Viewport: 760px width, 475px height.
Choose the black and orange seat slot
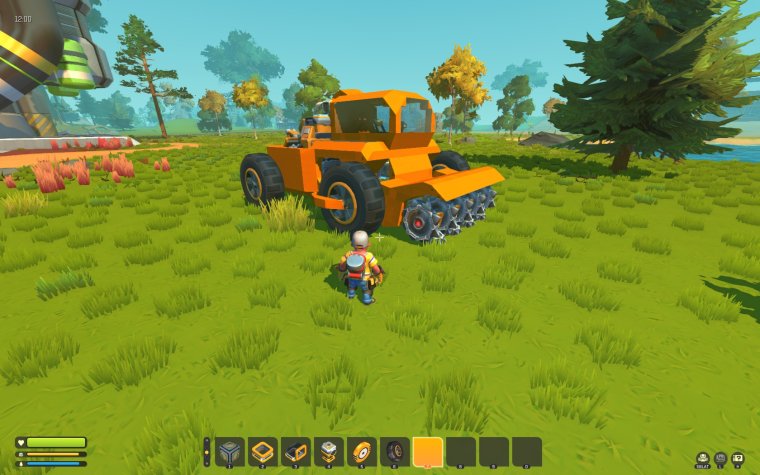pos(296,451)
